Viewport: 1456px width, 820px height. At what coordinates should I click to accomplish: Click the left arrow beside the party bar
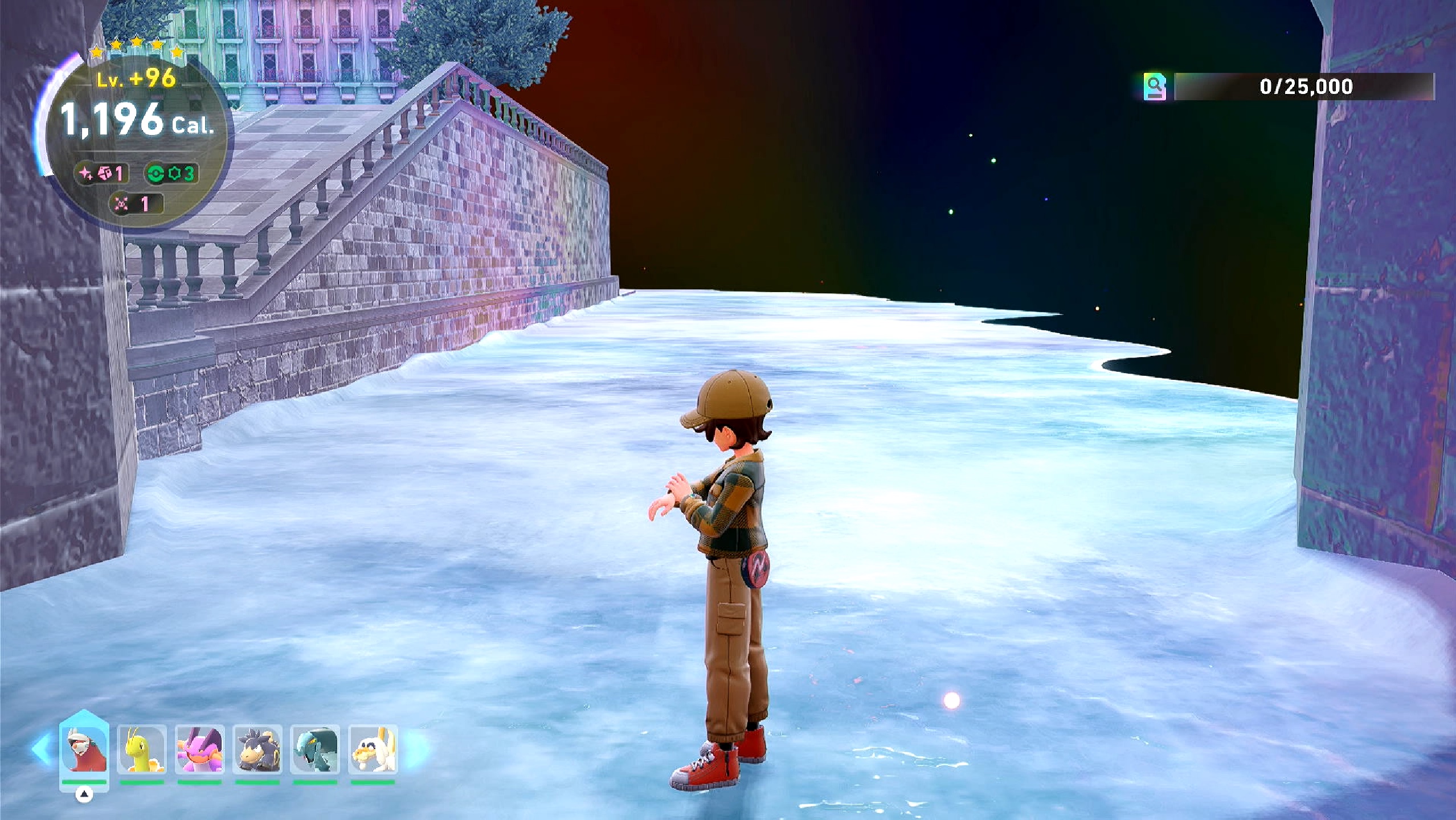coord(42,749)
